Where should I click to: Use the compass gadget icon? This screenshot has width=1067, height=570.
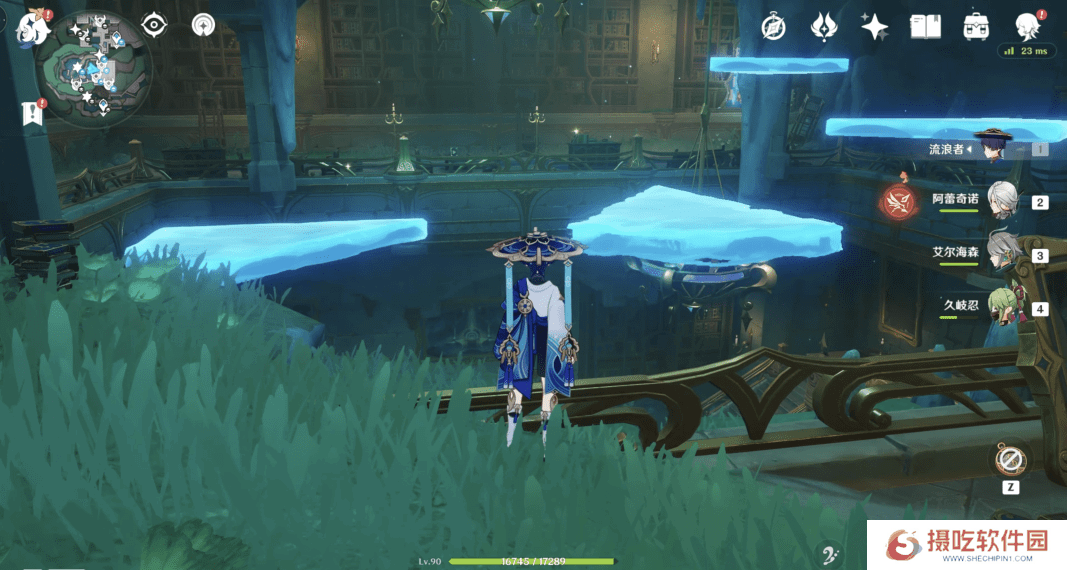[x=1010, y=460]
